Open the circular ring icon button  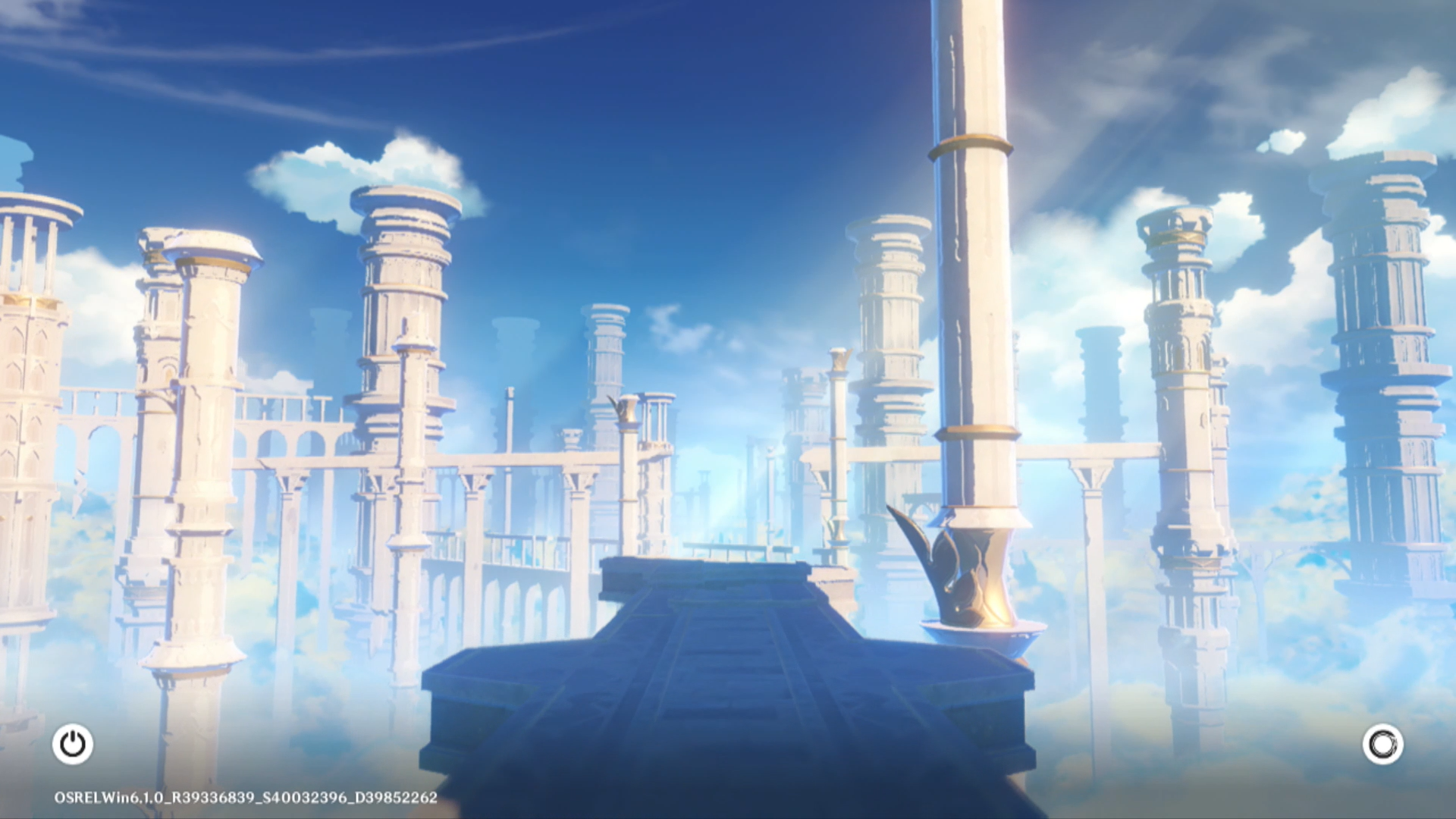click(x=1382, y=744)
